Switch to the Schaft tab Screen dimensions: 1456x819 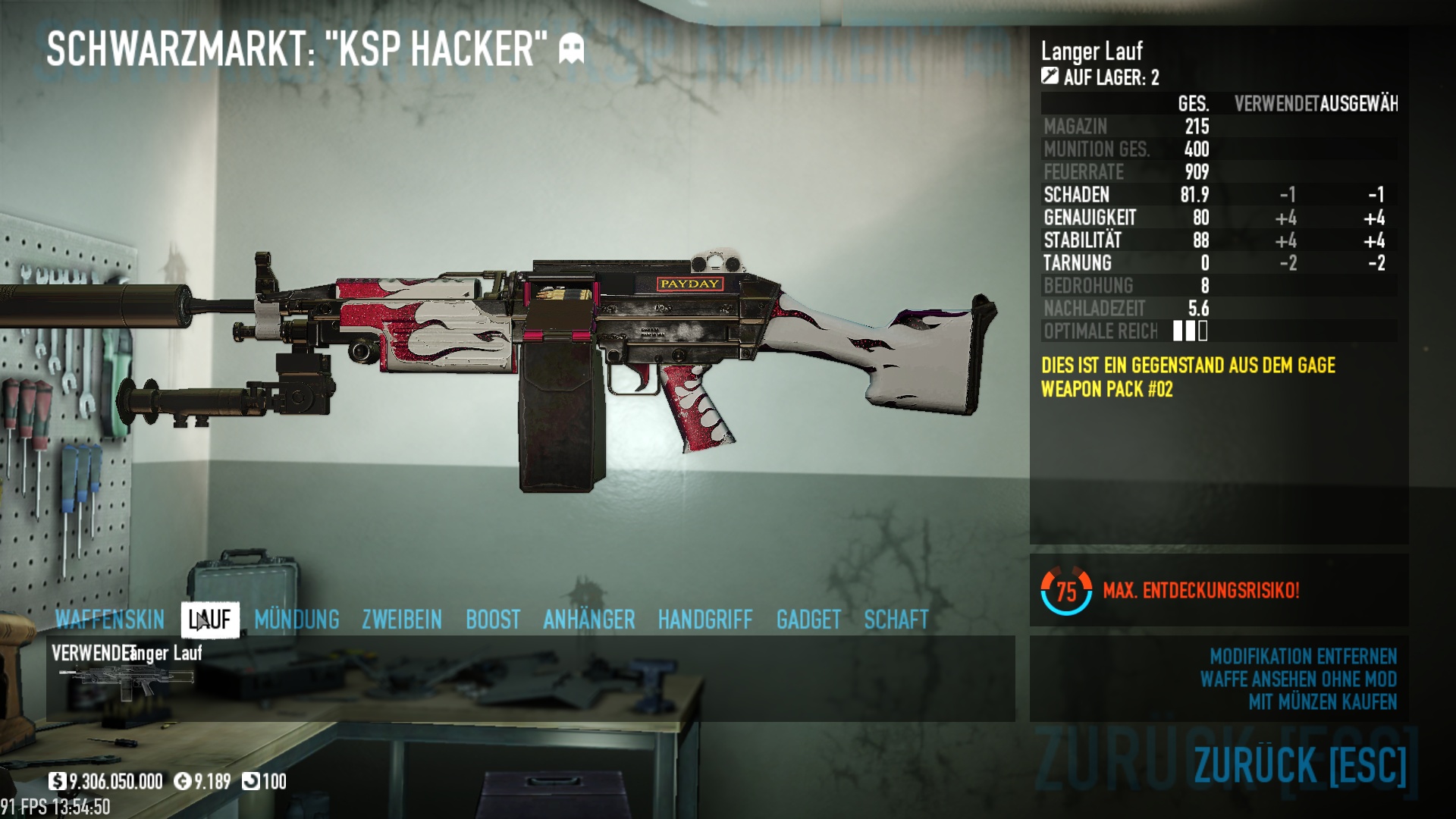pyautogui.click(x=896, y=620)
